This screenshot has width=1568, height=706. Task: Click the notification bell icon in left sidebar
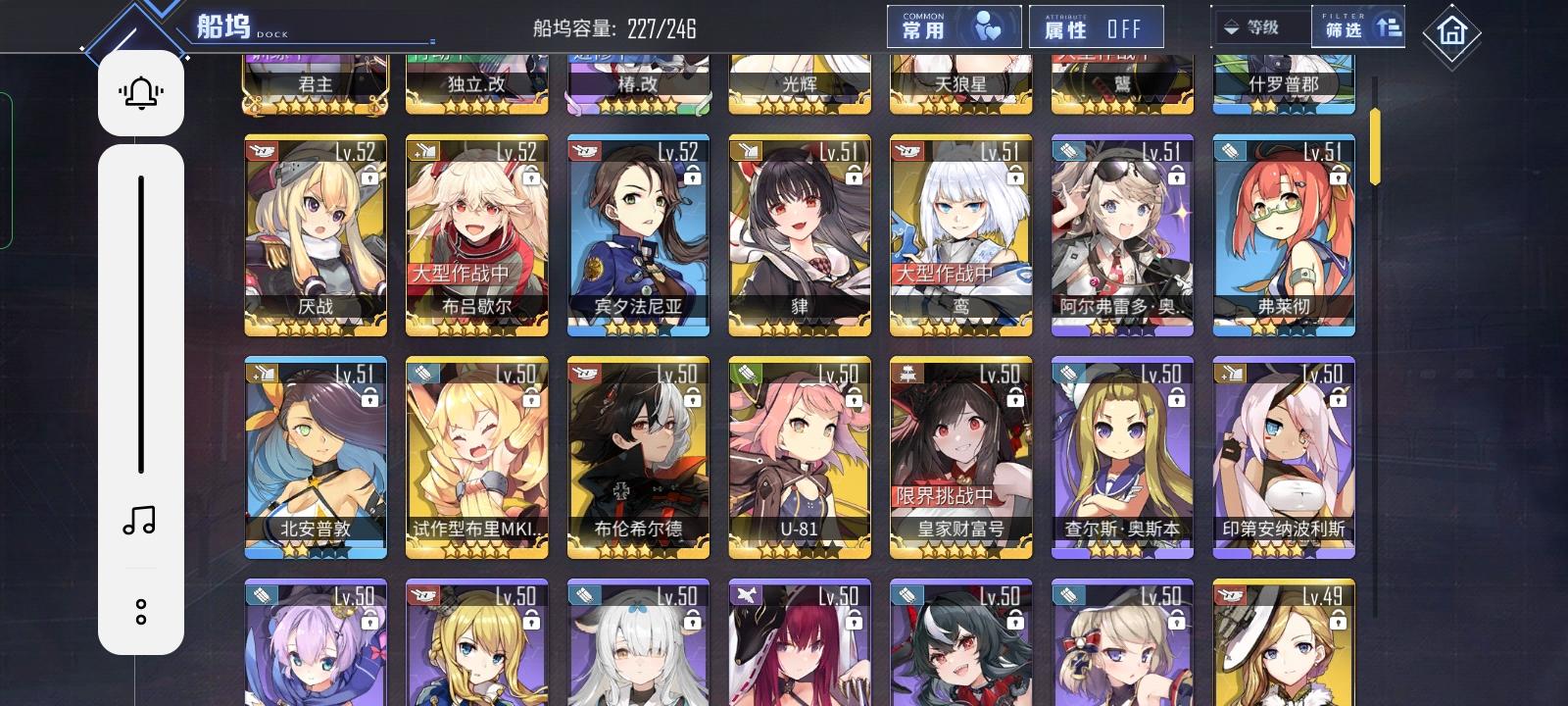point(140,92)
